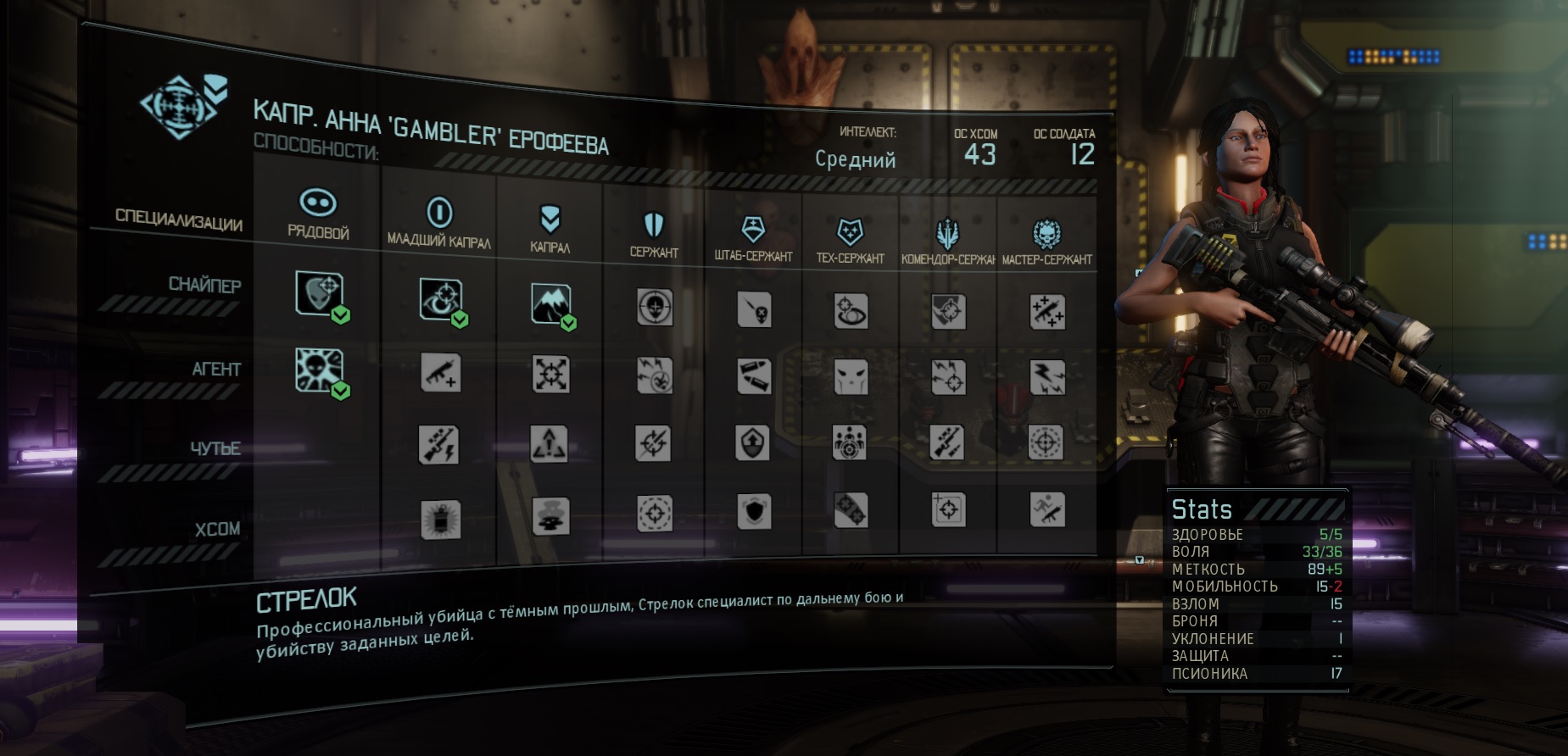
Task: Pick the running soldier with rifle ability
Action: [1047, 509]
